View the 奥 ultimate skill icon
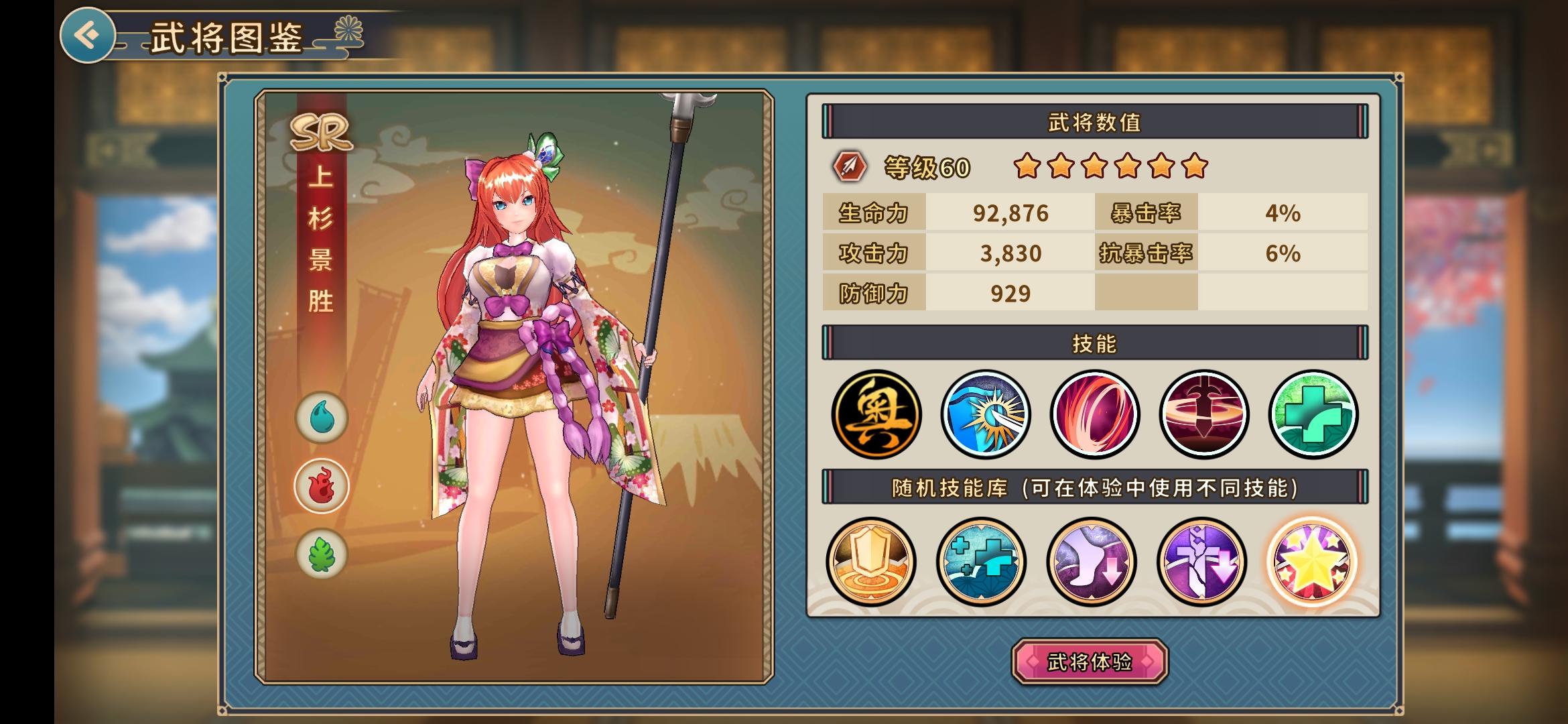This screenshot has height=724, width=1568. pyautogui.click(x=876, y=414)
